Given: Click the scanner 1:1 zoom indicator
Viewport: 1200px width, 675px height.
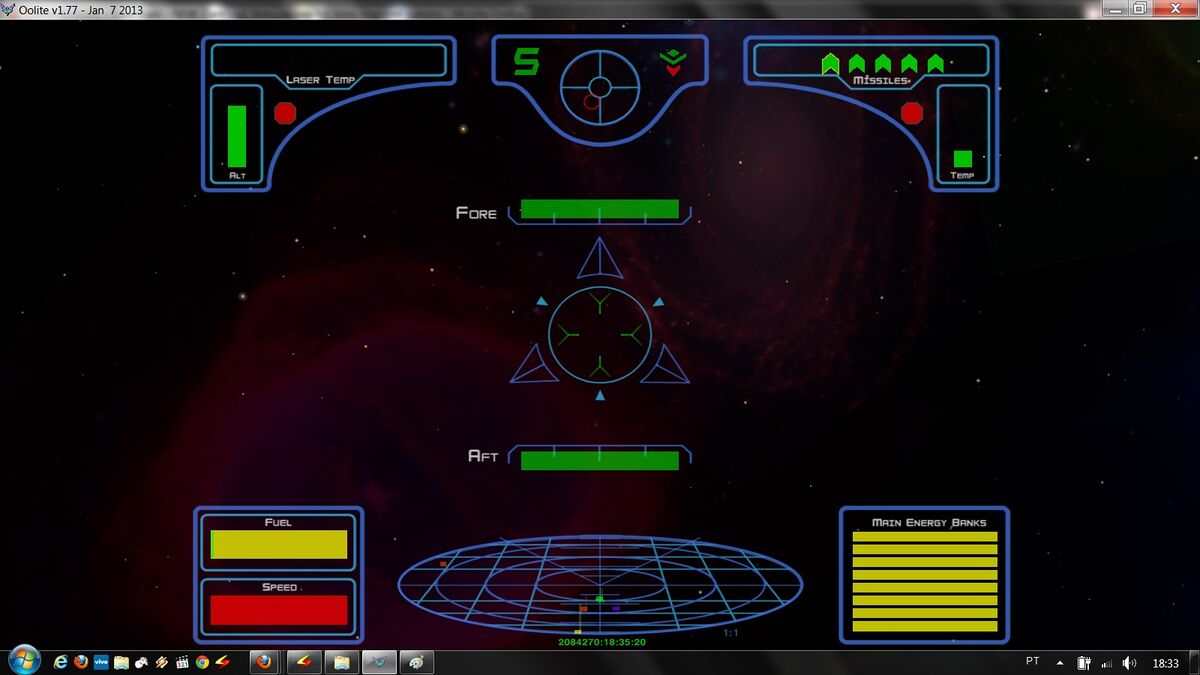Looking at the screenshot, I should pyautogui.click(x=731, y=632).
